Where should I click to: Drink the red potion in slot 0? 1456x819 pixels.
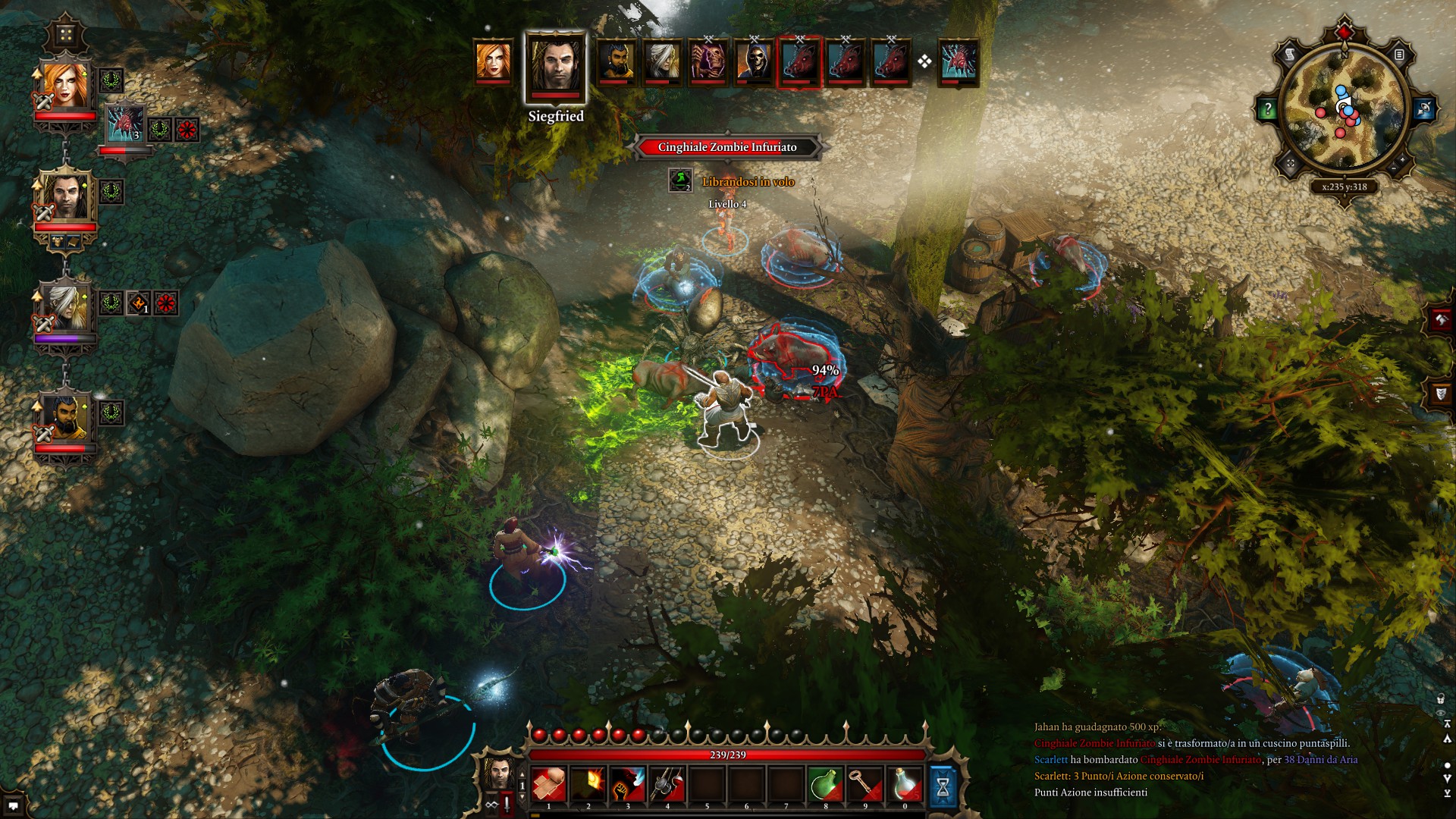(x=904, y=783)
